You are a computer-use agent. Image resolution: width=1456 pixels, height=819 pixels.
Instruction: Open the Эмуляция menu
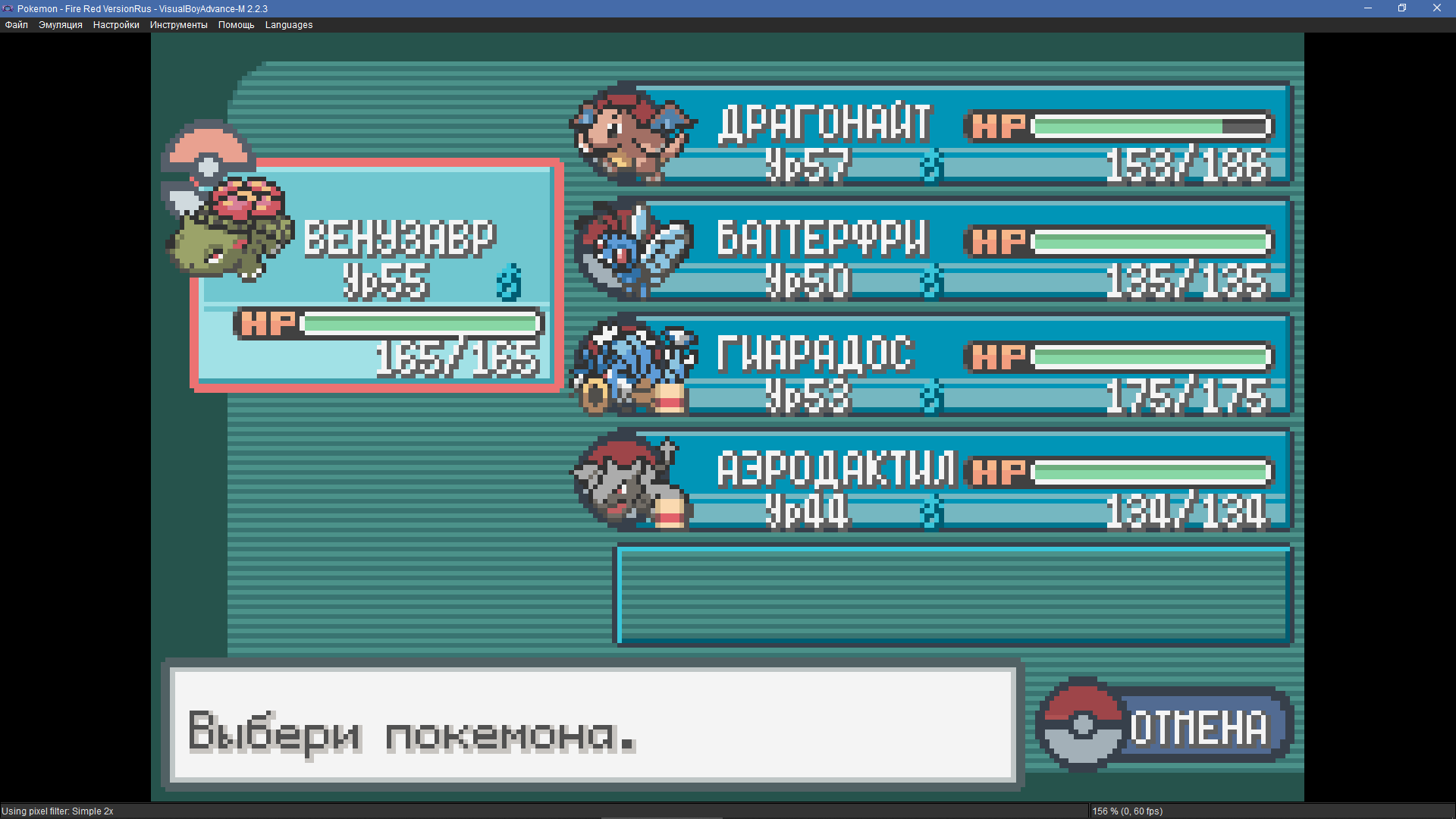(61, 25)
